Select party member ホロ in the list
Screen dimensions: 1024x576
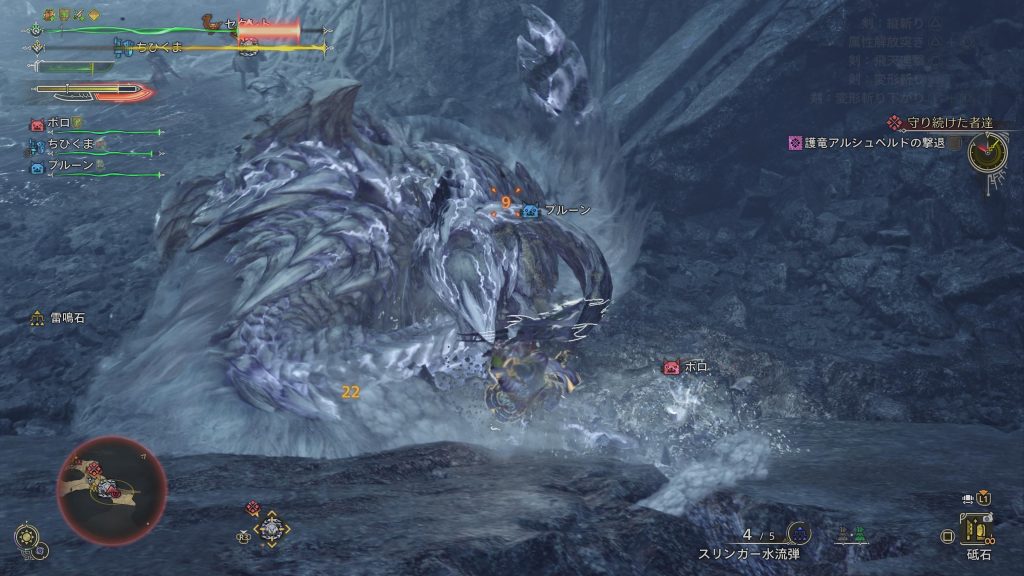(59, 125)
